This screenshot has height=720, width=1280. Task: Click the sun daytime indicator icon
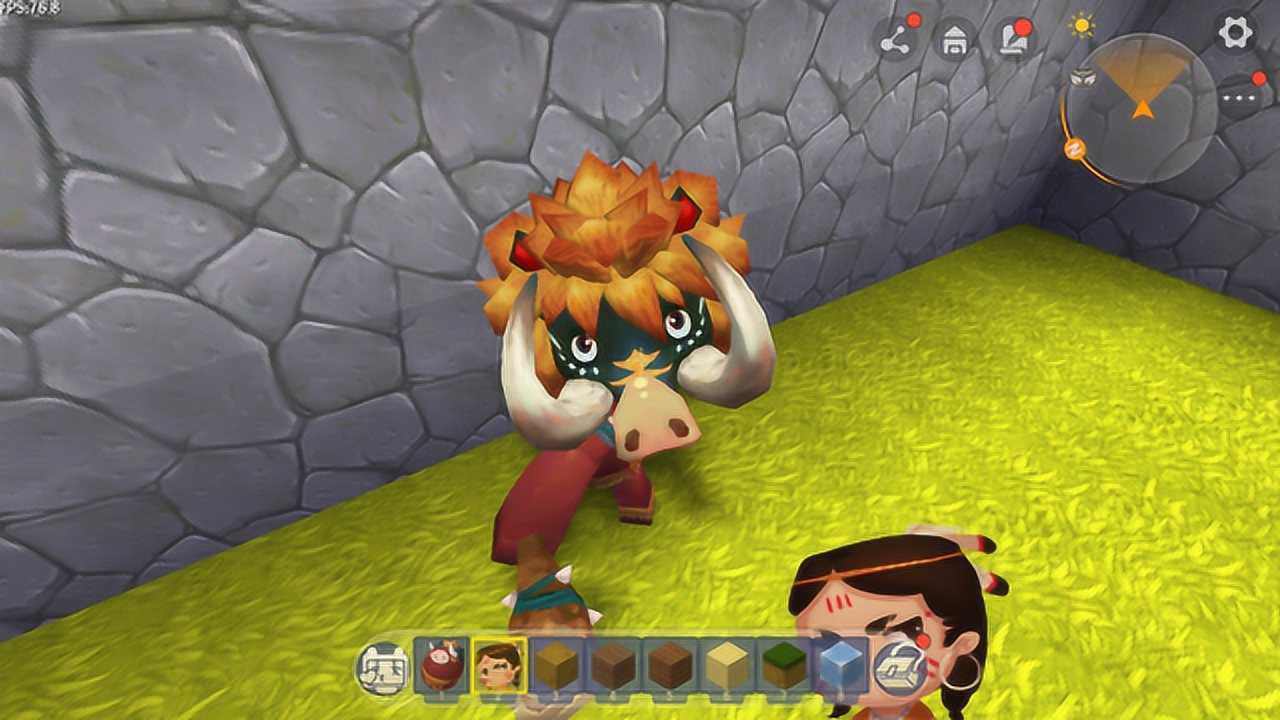[1082, 26]
